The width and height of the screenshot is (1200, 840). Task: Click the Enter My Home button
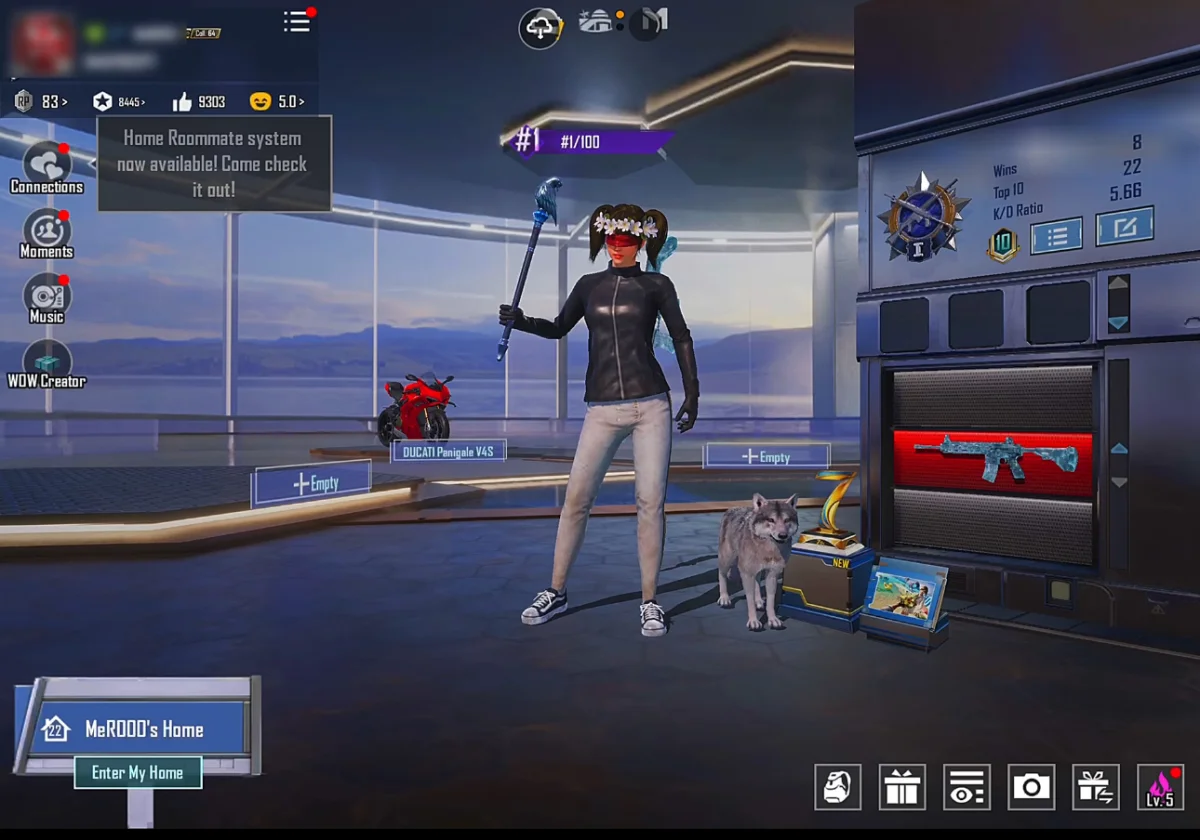click(x=138, y=772)
